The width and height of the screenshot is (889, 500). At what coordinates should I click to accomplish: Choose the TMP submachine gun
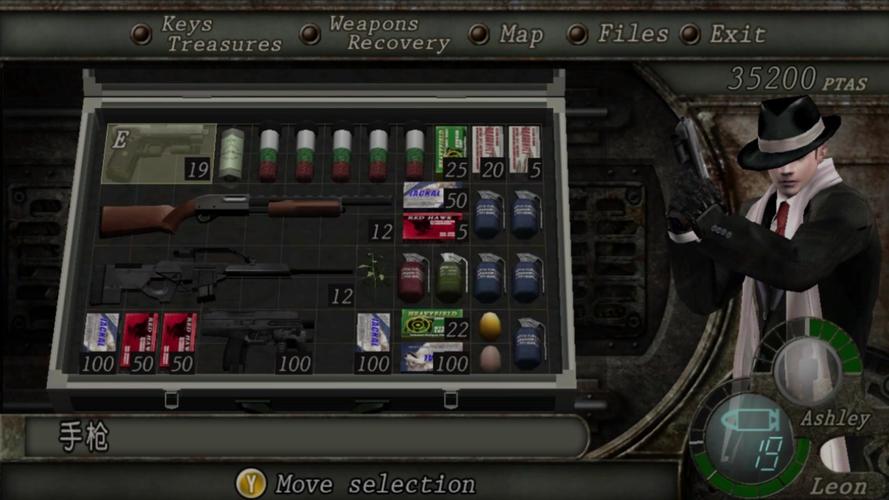coord(256,338)
